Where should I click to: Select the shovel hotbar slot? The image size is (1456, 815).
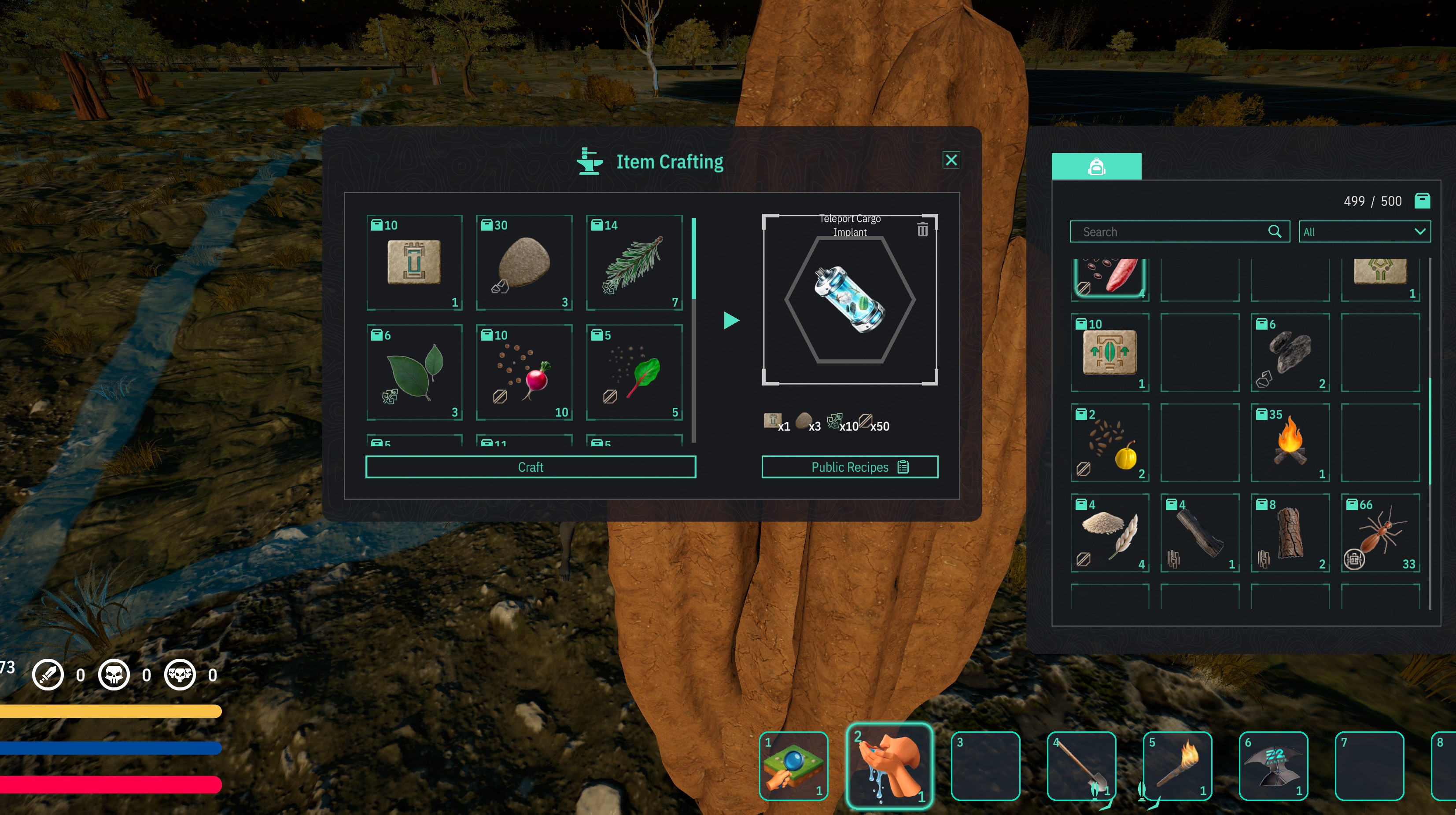[1081, 766]
